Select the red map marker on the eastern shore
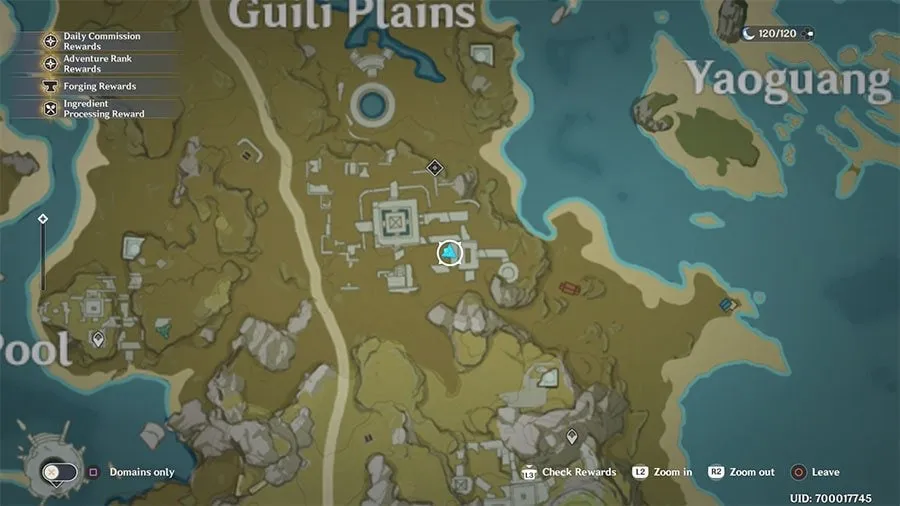 [570, 289]
